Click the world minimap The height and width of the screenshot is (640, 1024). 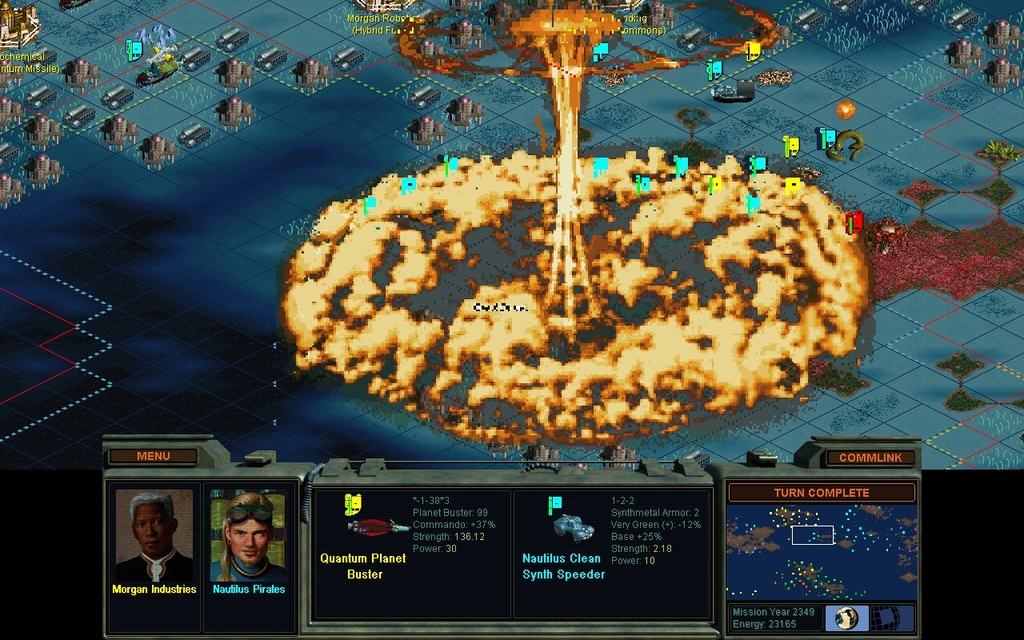pos(821,551)
